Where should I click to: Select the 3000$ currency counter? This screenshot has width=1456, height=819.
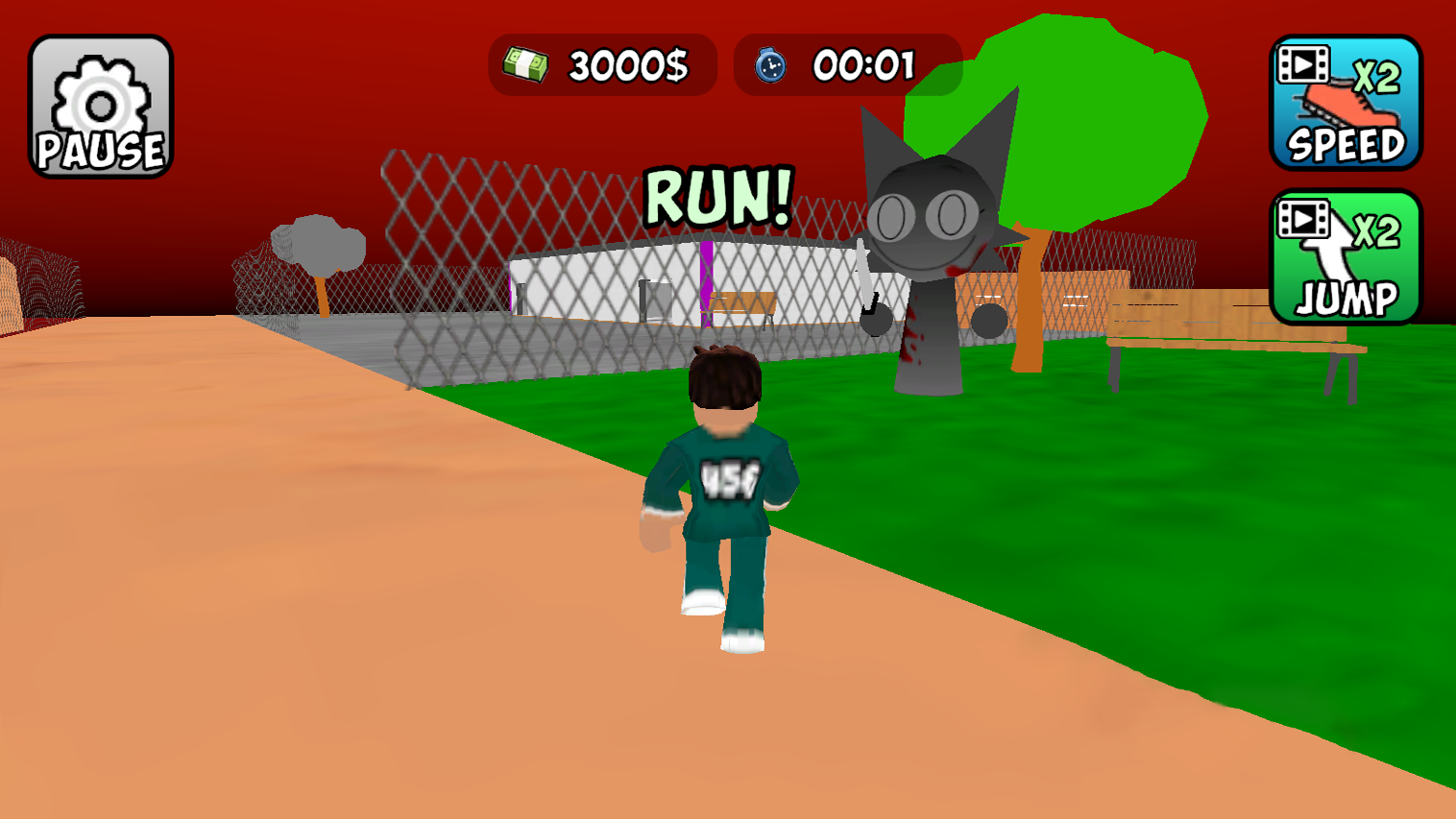coord(624,65)
